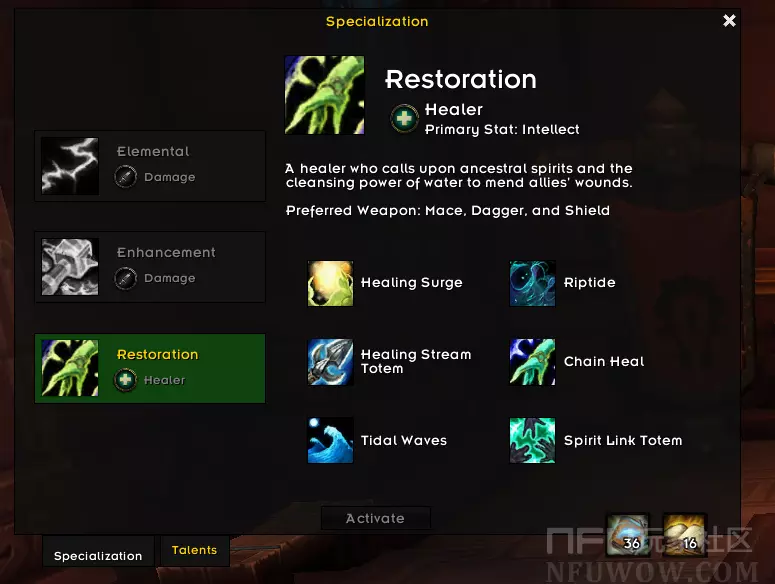
Task: Inspect the Riptide spell icon
Action: 532,283
